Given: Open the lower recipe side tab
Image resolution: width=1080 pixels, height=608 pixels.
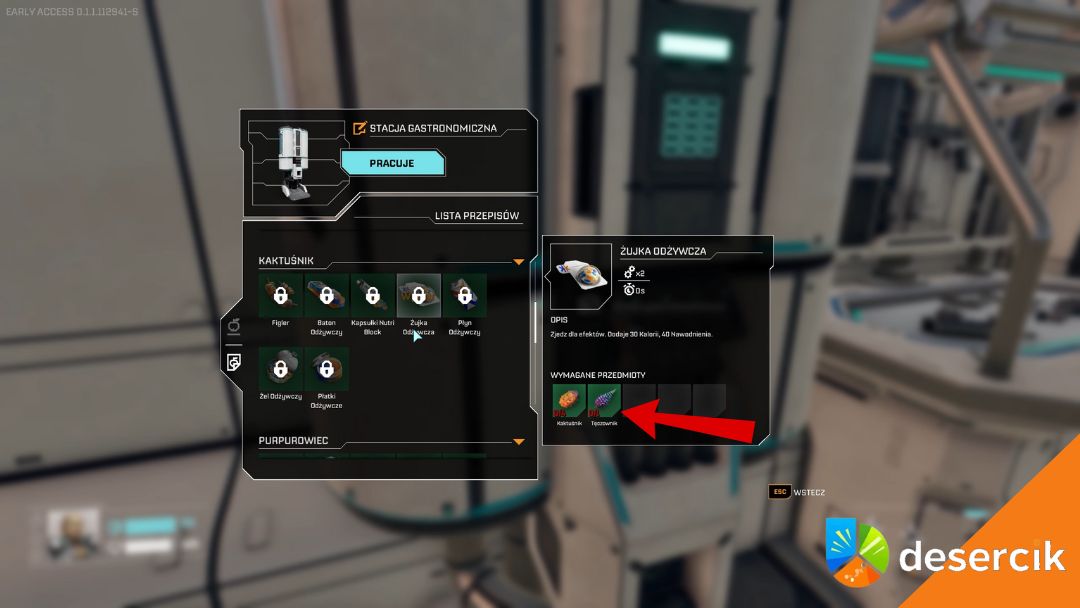Looking at the screenshot, I should click(x=233, y=361).
